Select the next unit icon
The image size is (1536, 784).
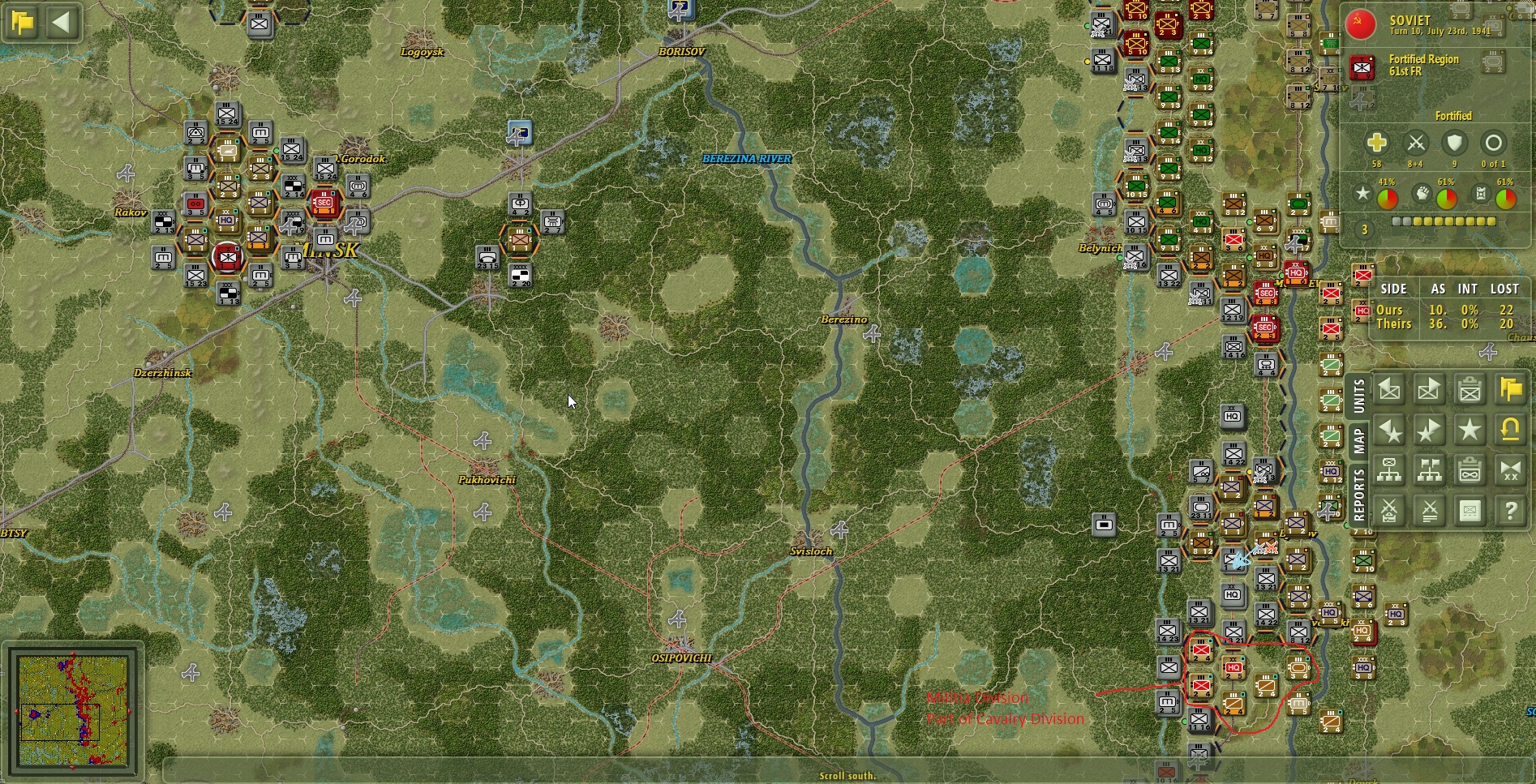click(1430, 388)
